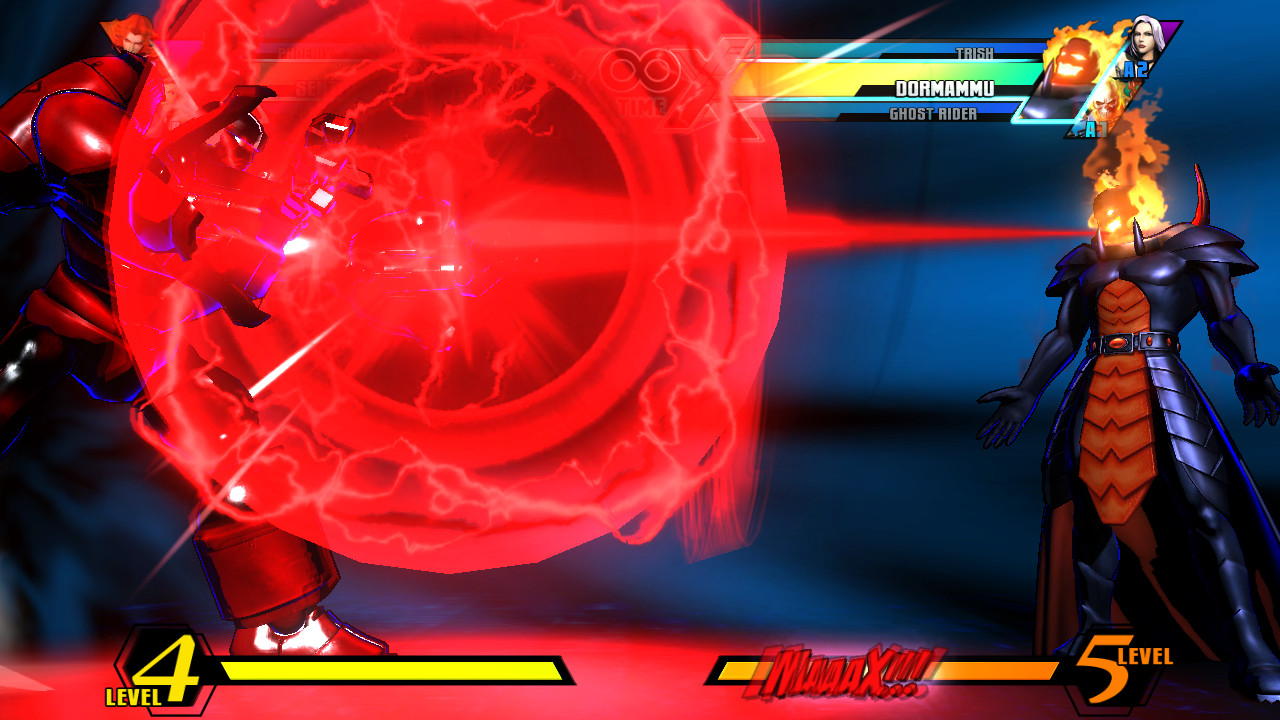Select Trish's portrait in the right team display
1280x720 pixels.
click(x=1146, y=40)
